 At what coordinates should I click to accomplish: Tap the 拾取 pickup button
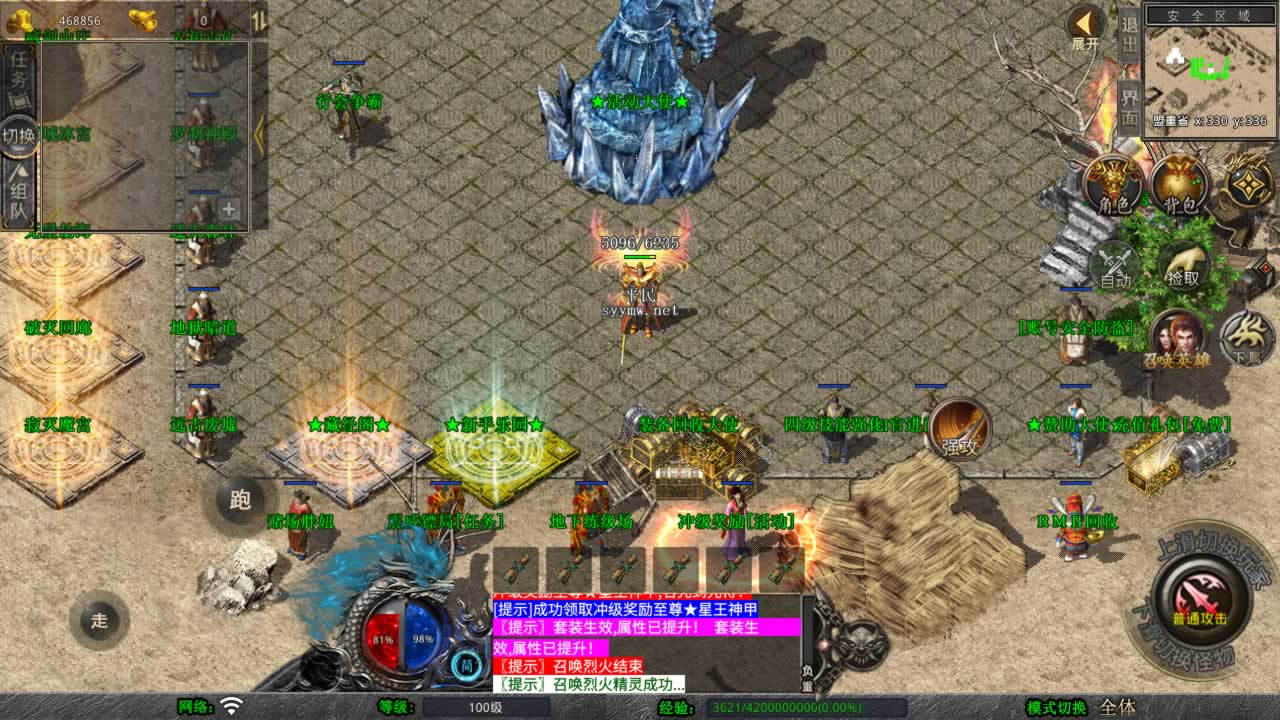(1183, 266)
